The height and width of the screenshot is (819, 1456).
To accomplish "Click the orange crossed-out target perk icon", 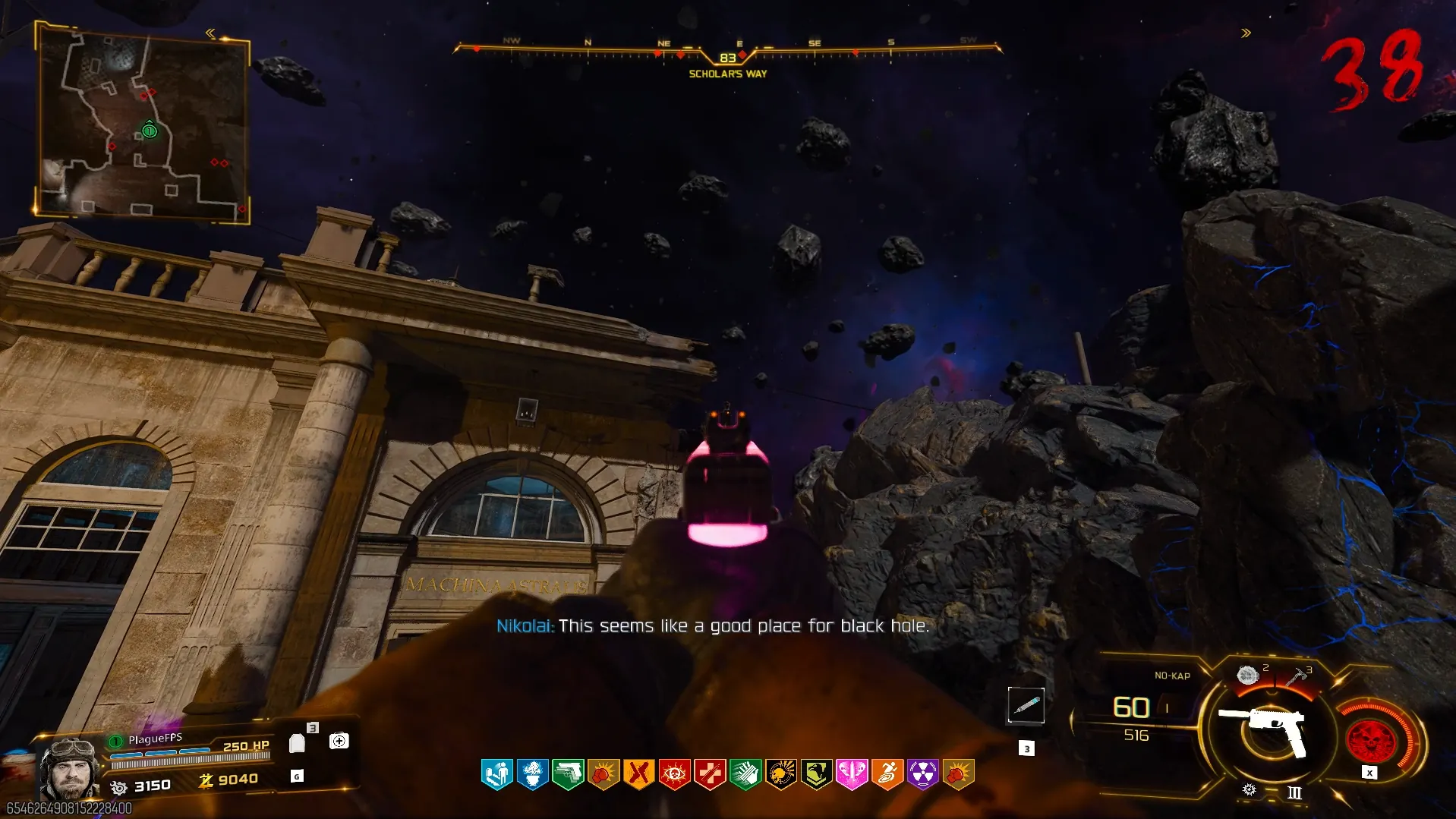I will (x=638, y=774).
